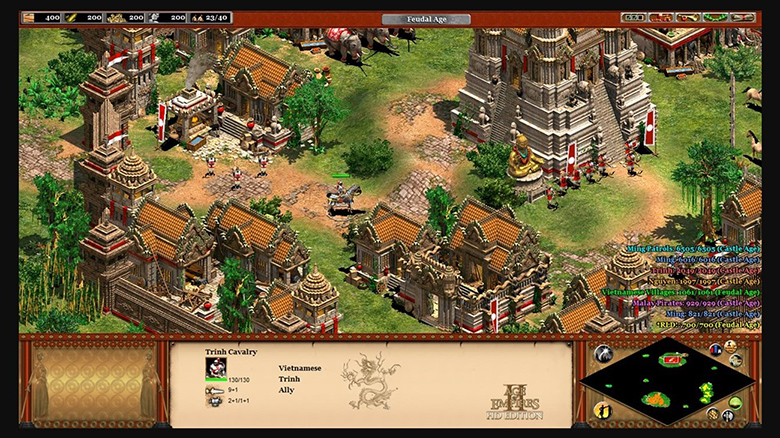Open the diplomacy menu with crossed-swords icon
Screen dimensions: 780x438
coord(659,17)
